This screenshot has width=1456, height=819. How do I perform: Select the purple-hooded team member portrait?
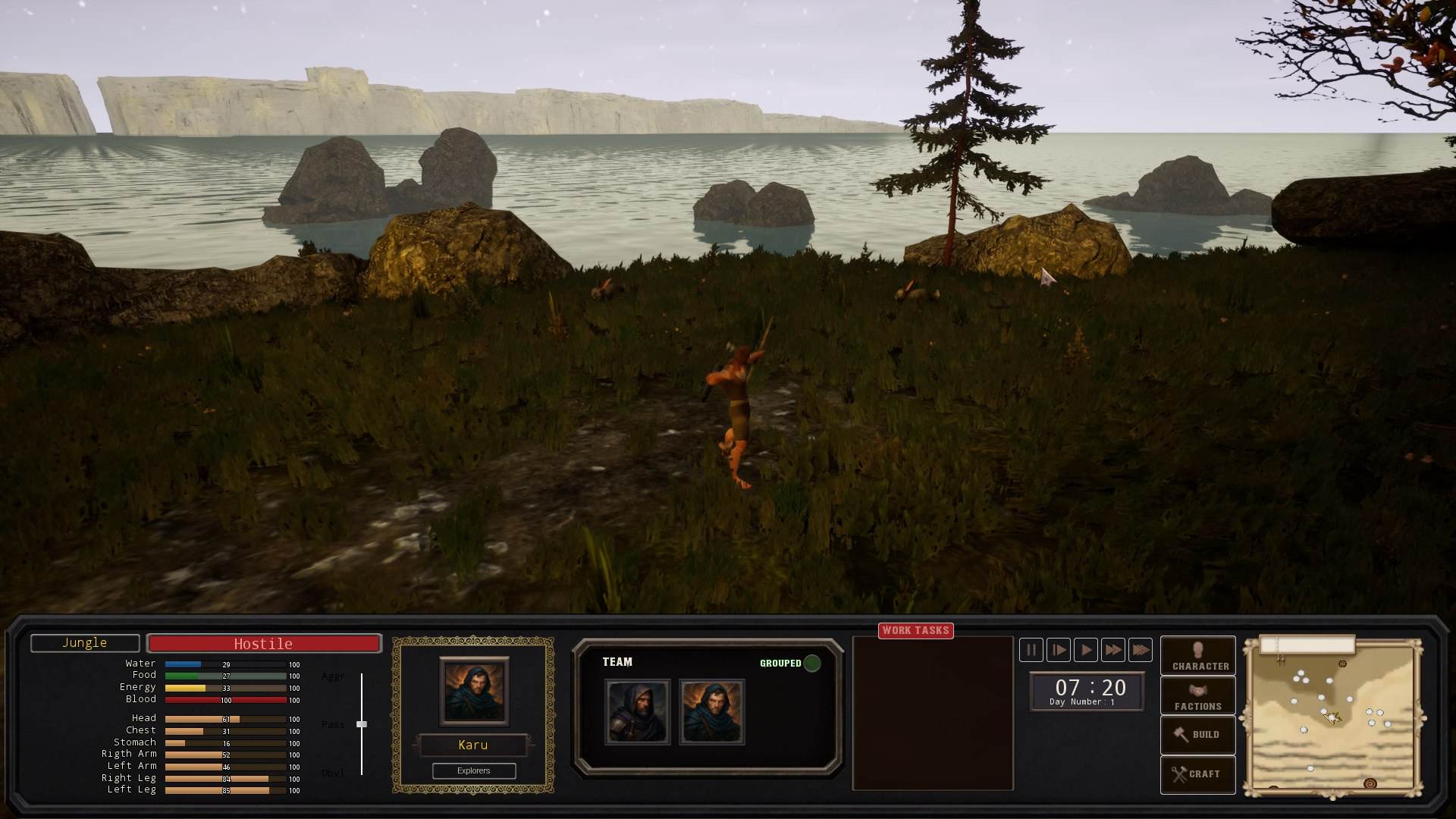(x=637, y=712)
